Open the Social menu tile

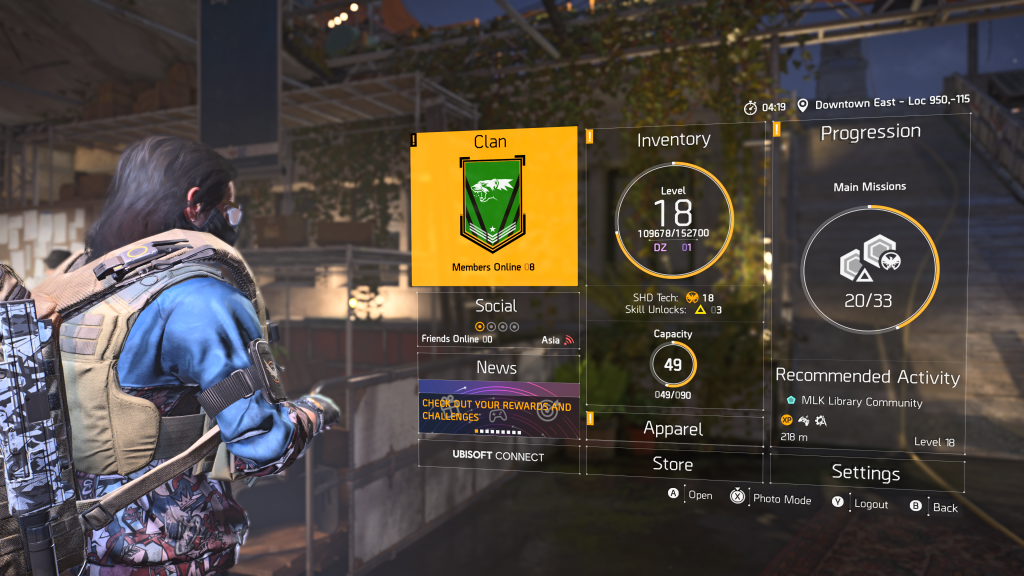pos(497,319)
